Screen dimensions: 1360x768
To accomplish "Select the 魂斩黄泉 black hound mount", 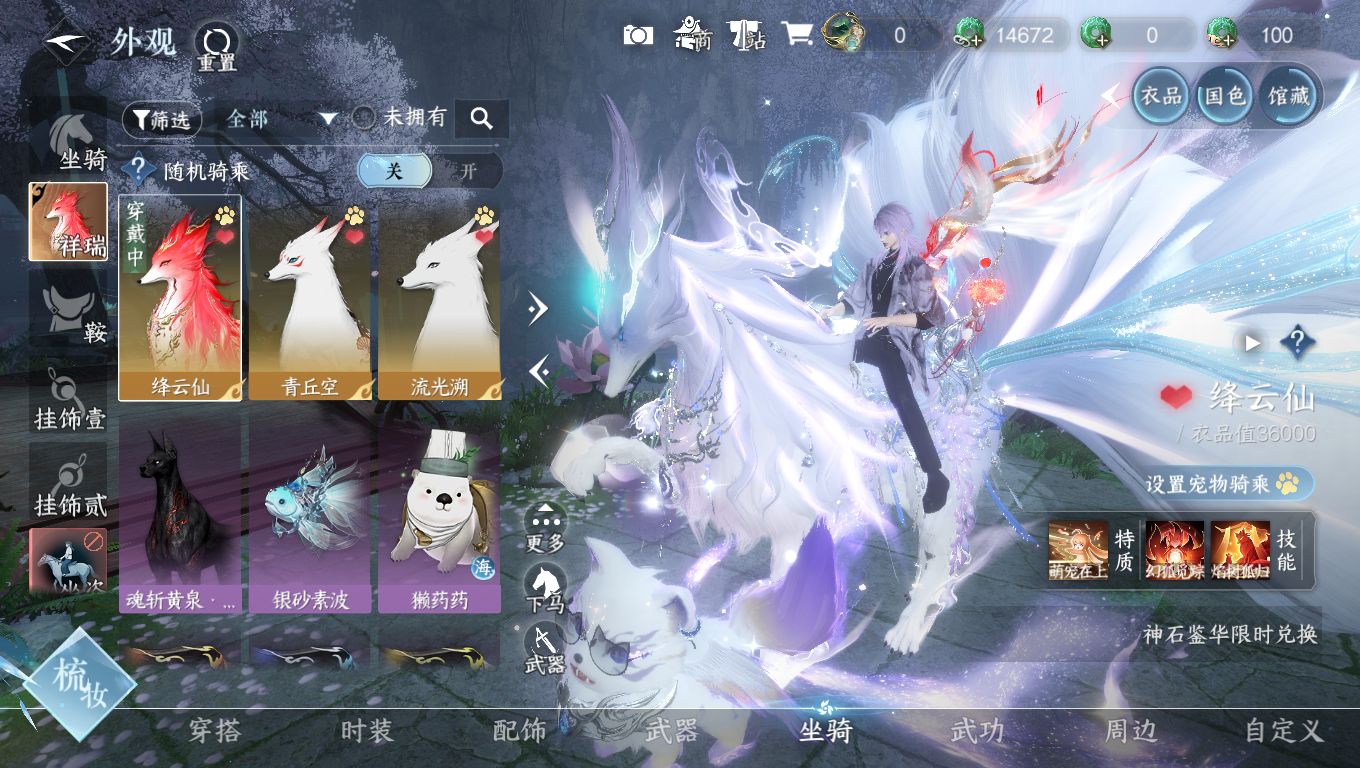I will (x=180, y=510).
